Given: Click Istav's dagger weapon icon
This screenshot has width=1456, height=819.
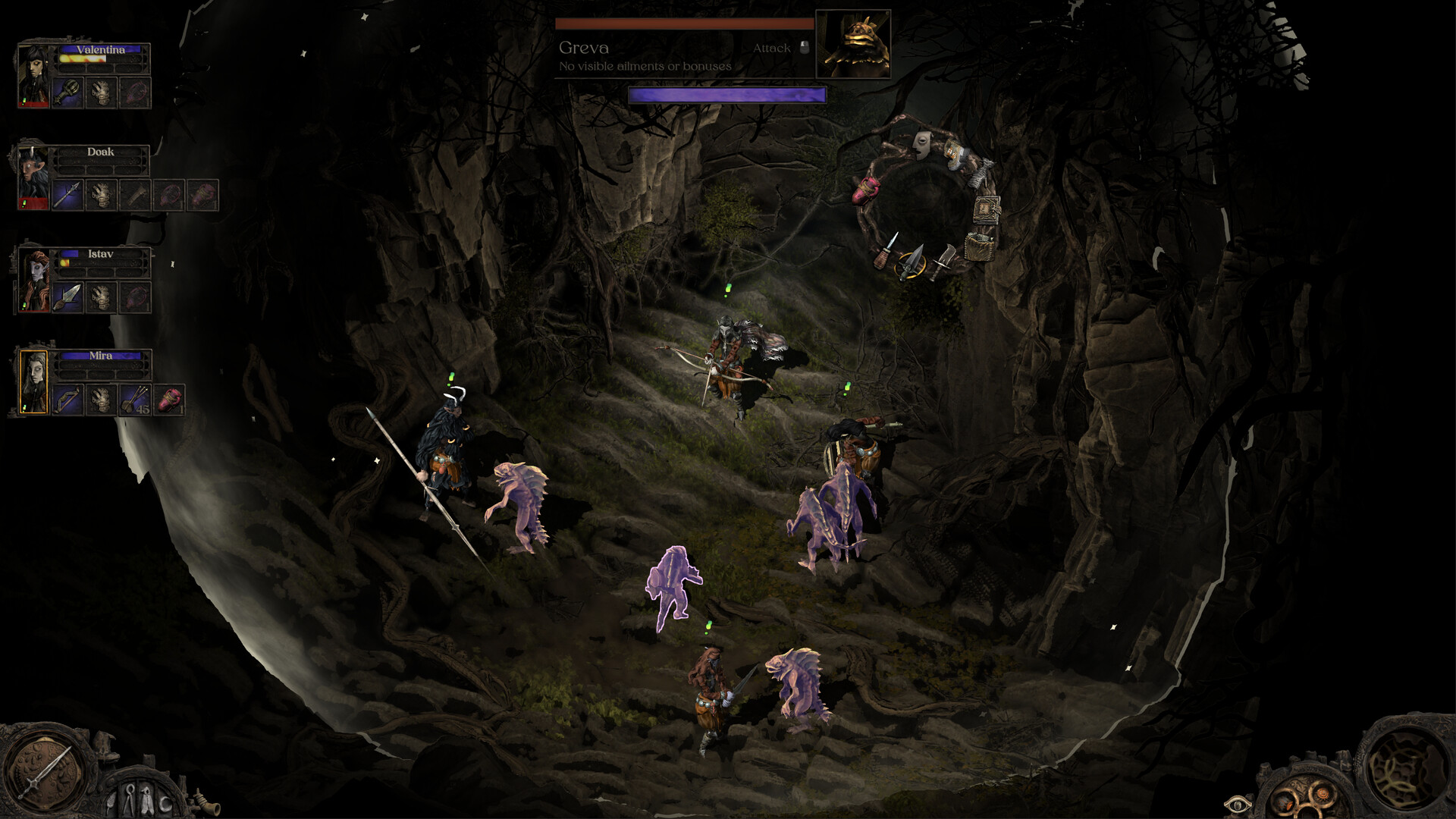Looking at the screenshot, I should [x=68, y=297].
